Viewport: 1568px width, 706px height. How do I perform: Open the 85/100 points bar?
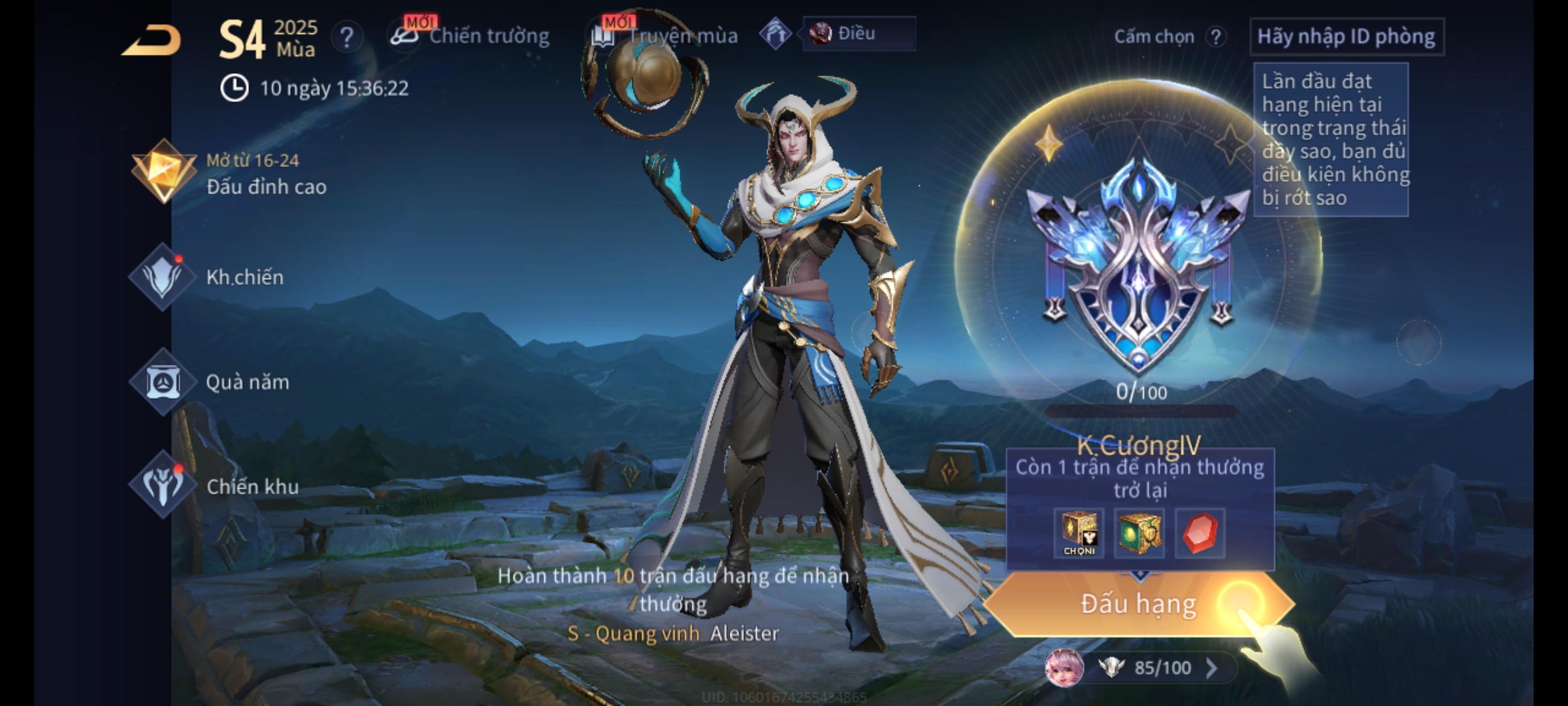tap(1162, 667)
